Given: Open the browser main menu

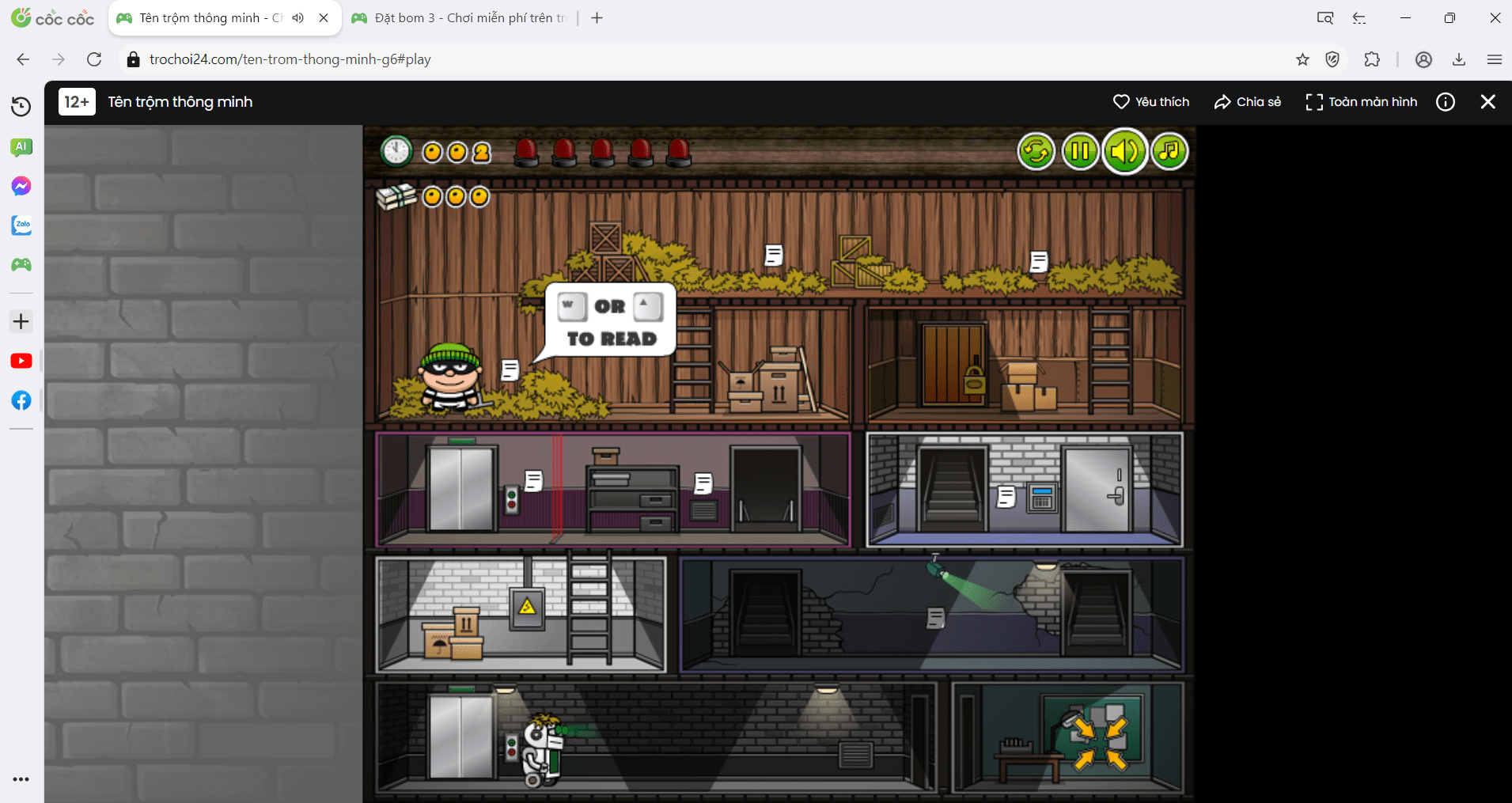Looking at the screenshot, I should pos(1495,59).
